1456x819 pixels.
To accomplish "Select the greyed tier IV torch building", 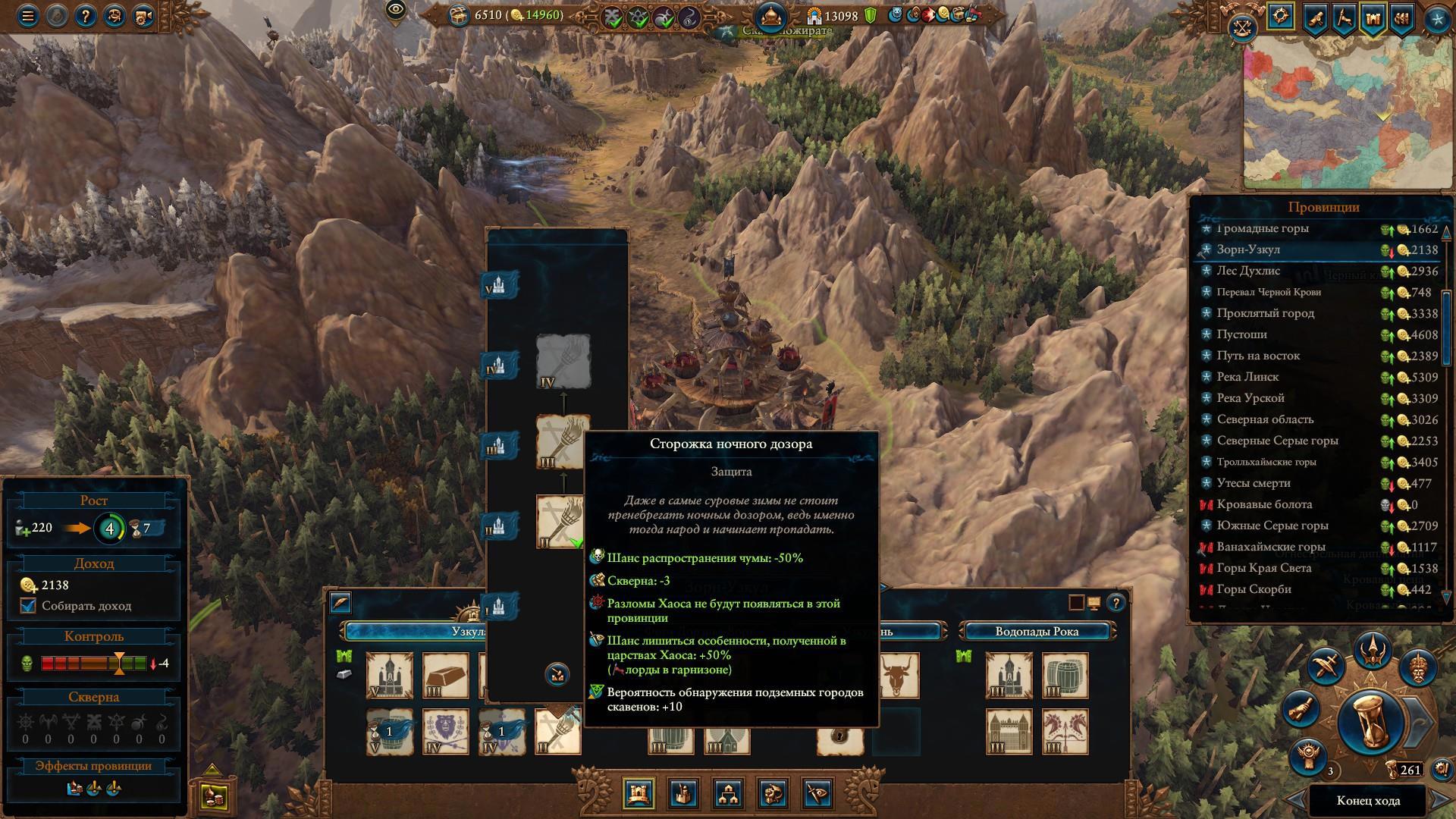I will pyautogui.click(x=563, y=362).
